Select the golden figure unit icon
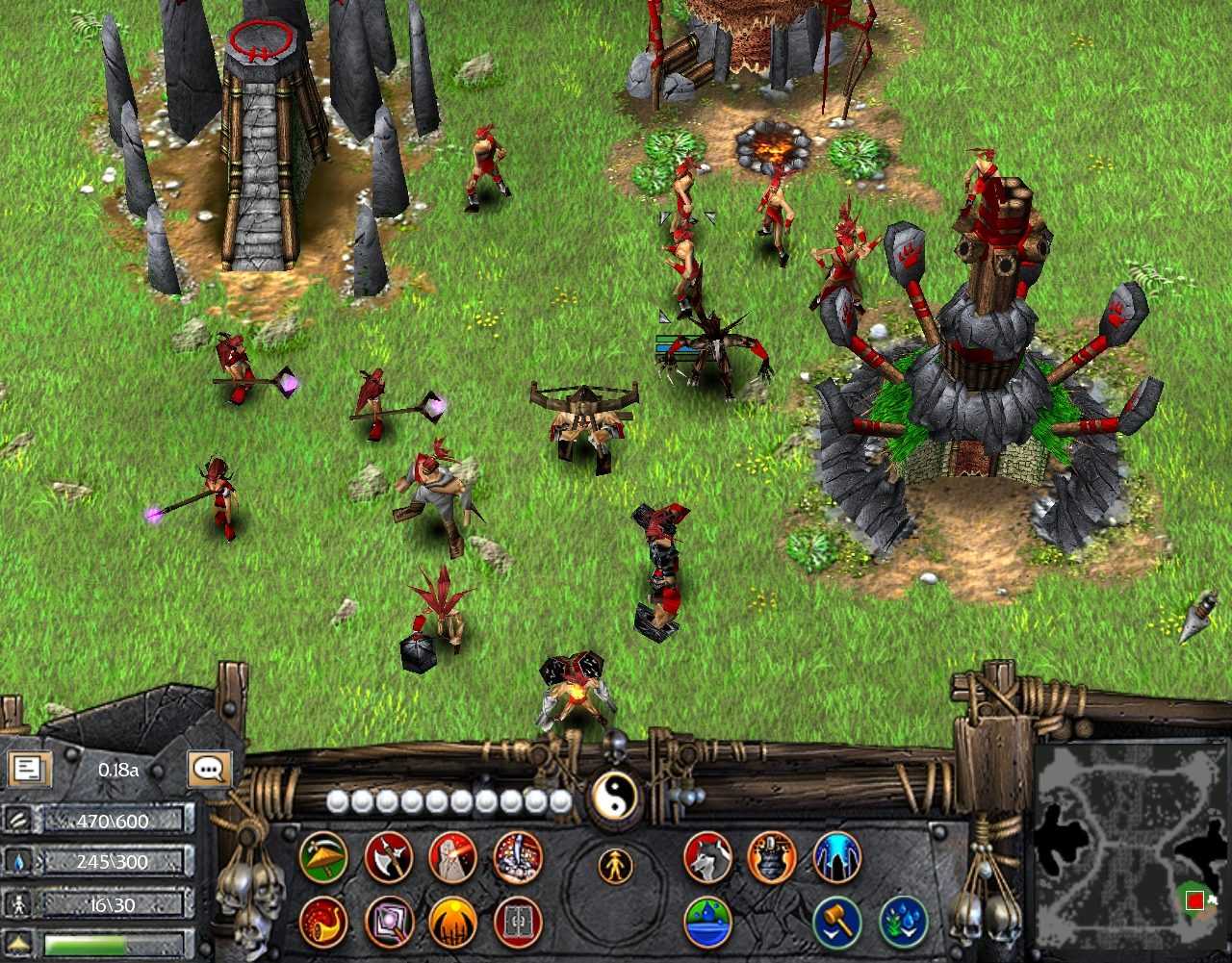The height and width of the screenshot is (963, 1232). coord(615,867)
